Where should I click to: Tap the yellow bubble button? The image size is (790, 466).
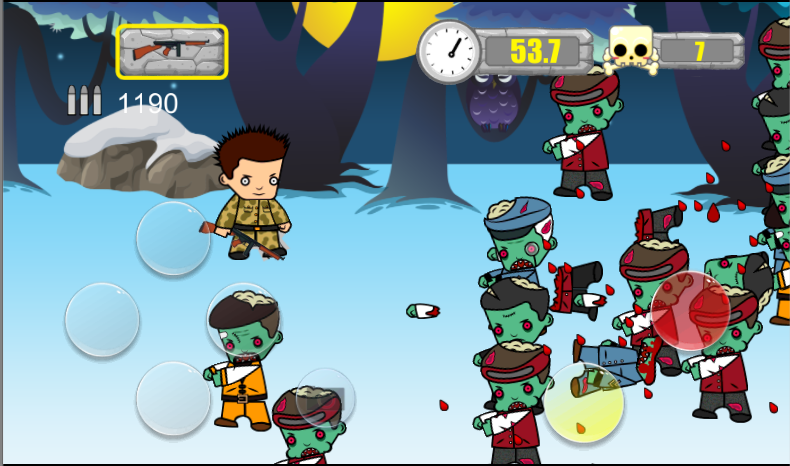[584, 402]
